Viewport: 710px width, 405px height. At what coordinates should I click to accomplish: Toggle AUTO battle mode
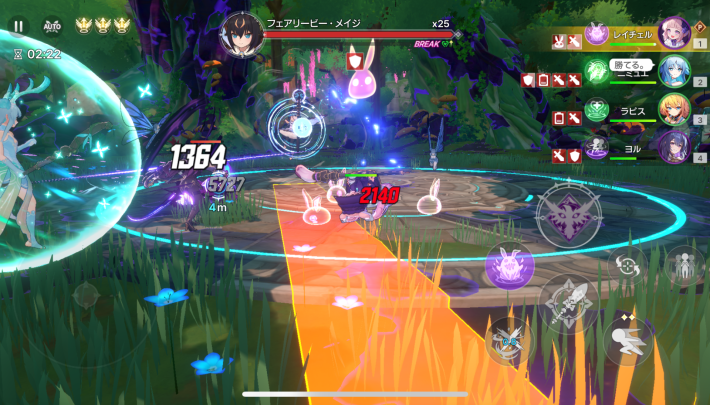click(52, 27)
